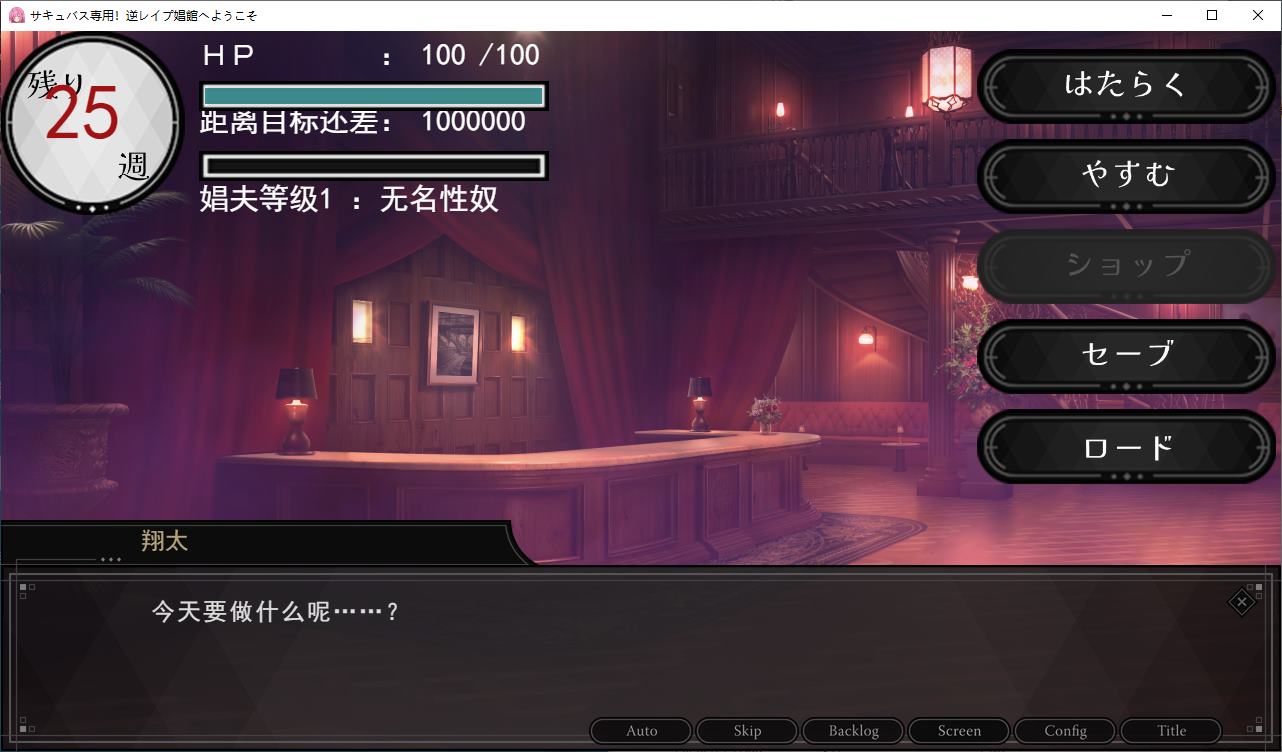Click the green HP gauge bar

[x=373, y=93]
